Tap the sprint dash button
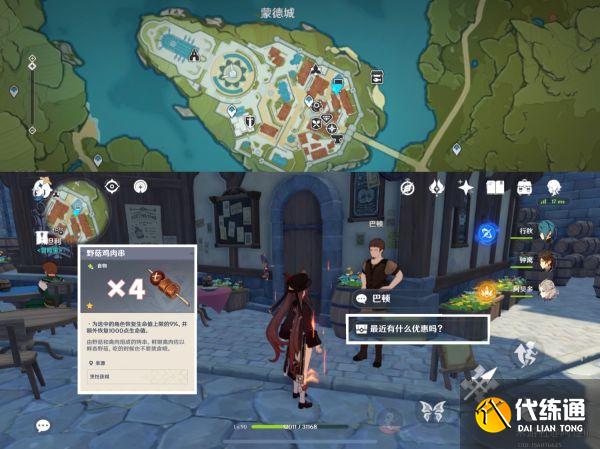The width and height of the screenshot is (600, 449). (525, 356)
